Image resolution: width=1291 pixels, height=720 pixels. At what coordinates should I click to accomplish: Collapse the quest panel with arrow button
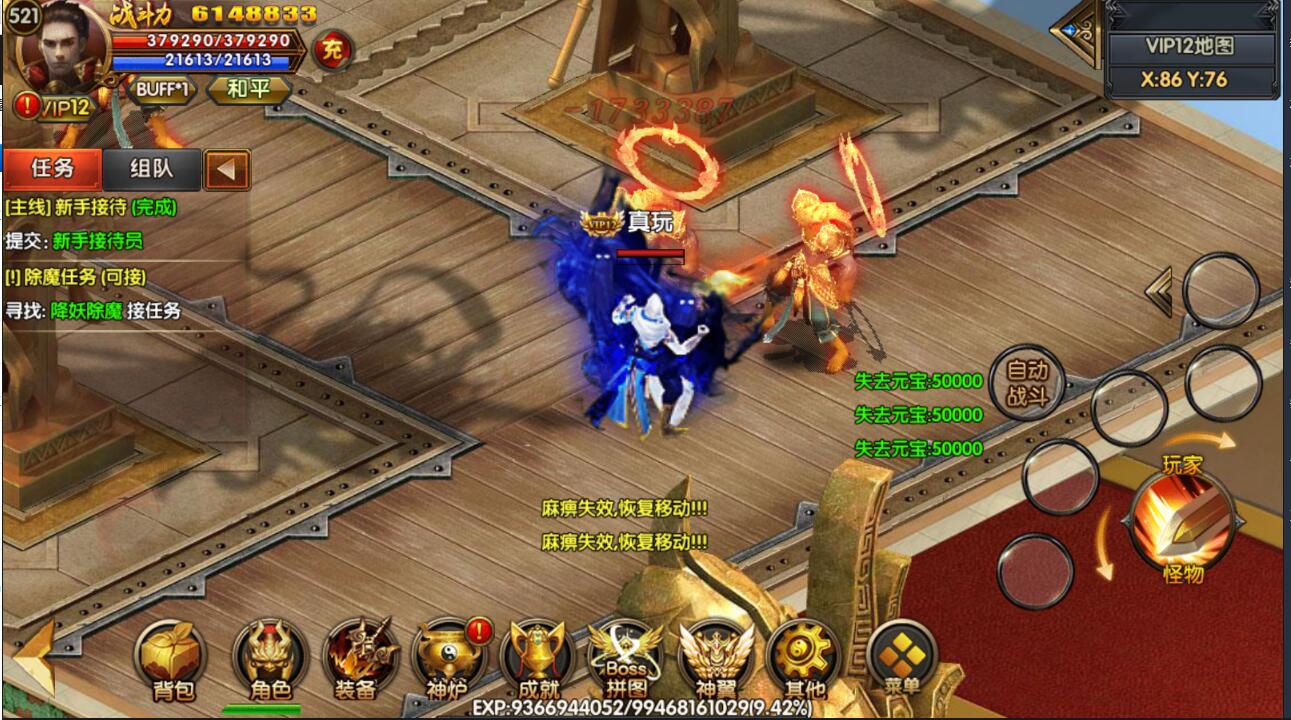[227, 170]
